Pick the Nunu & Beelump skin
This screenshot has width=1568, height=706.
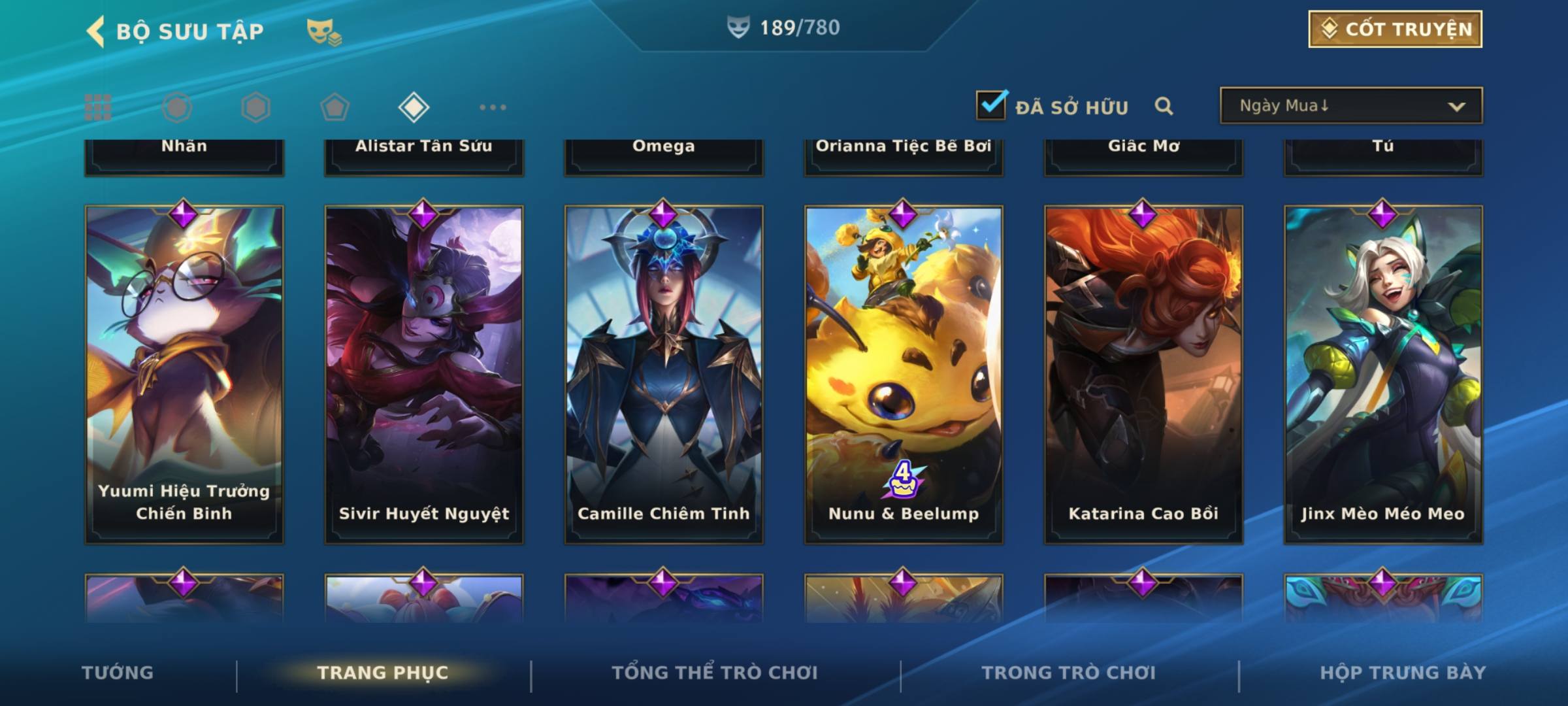(904, 374)
